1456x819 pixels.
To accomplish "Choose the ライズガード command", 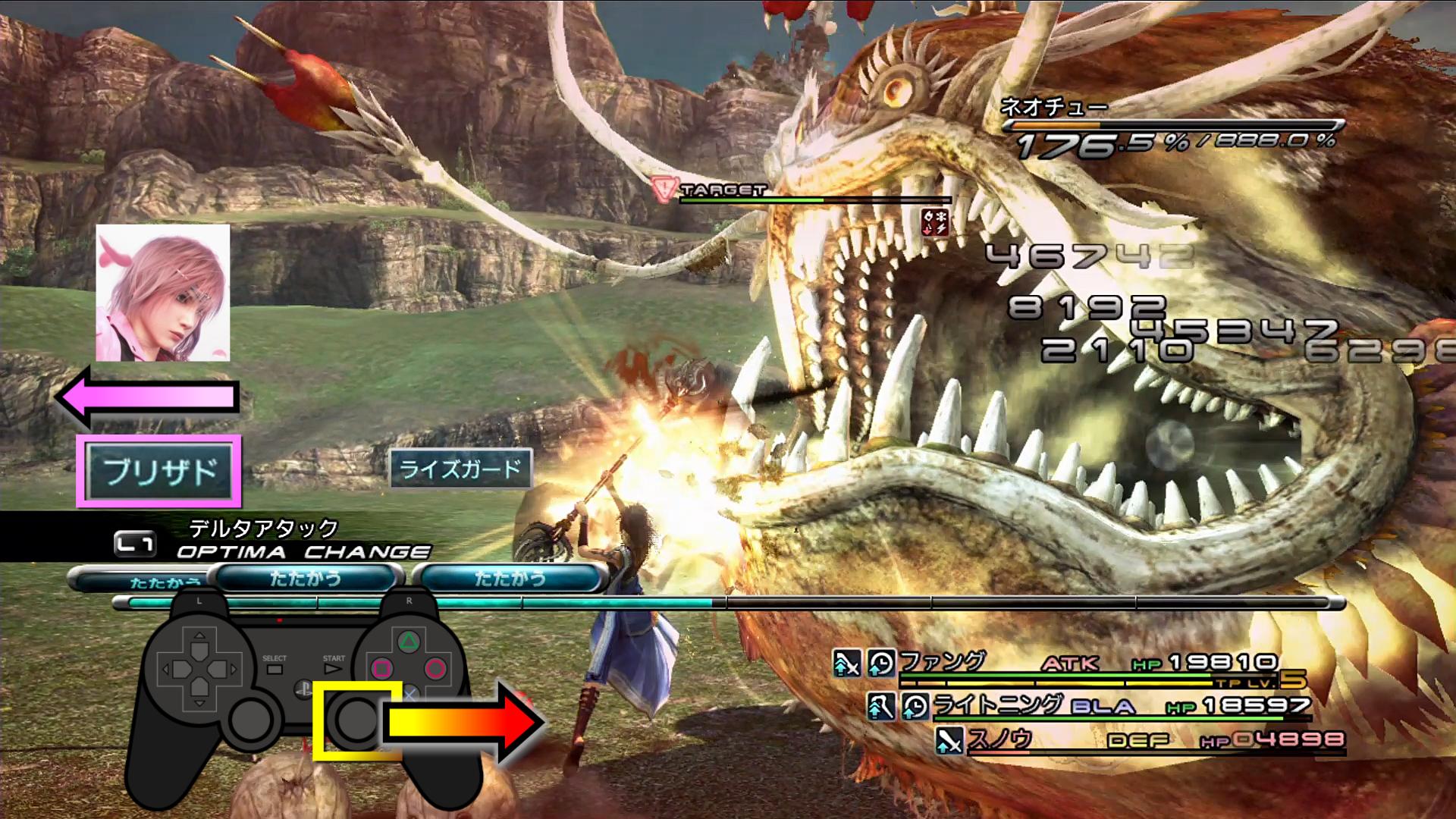I will 460,469.
